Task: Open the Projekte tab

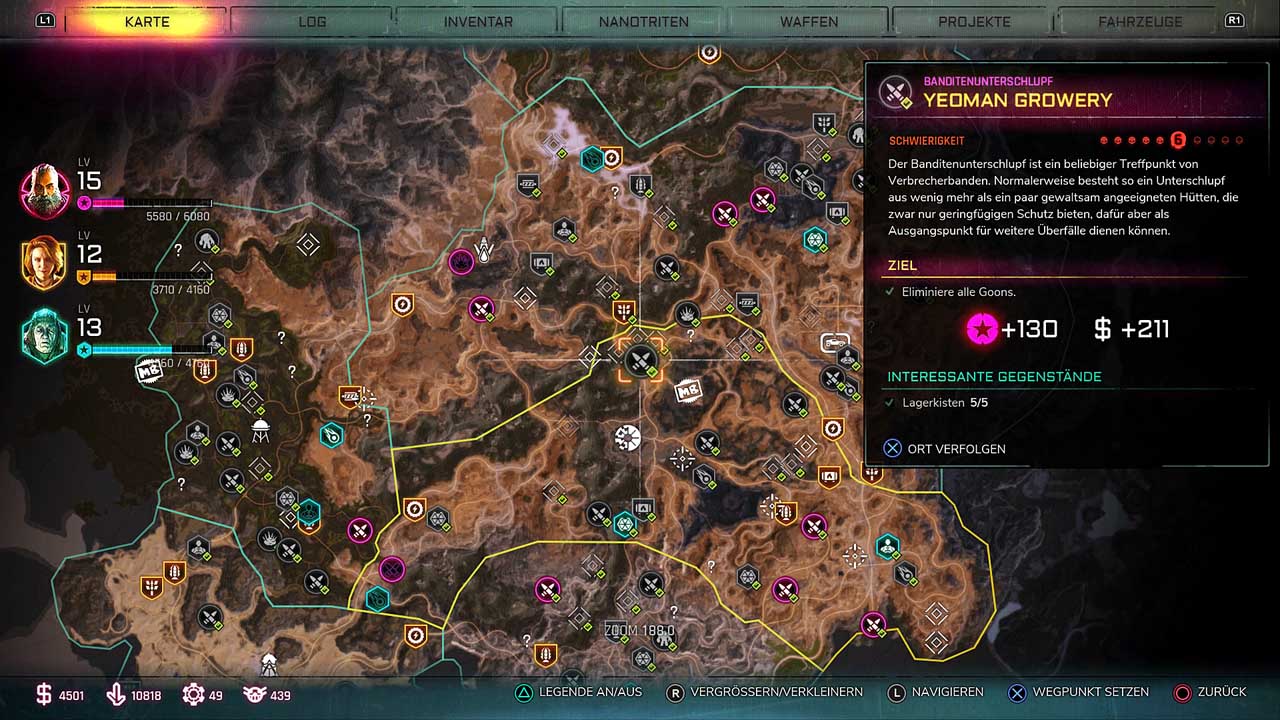Action: (975, 21)
